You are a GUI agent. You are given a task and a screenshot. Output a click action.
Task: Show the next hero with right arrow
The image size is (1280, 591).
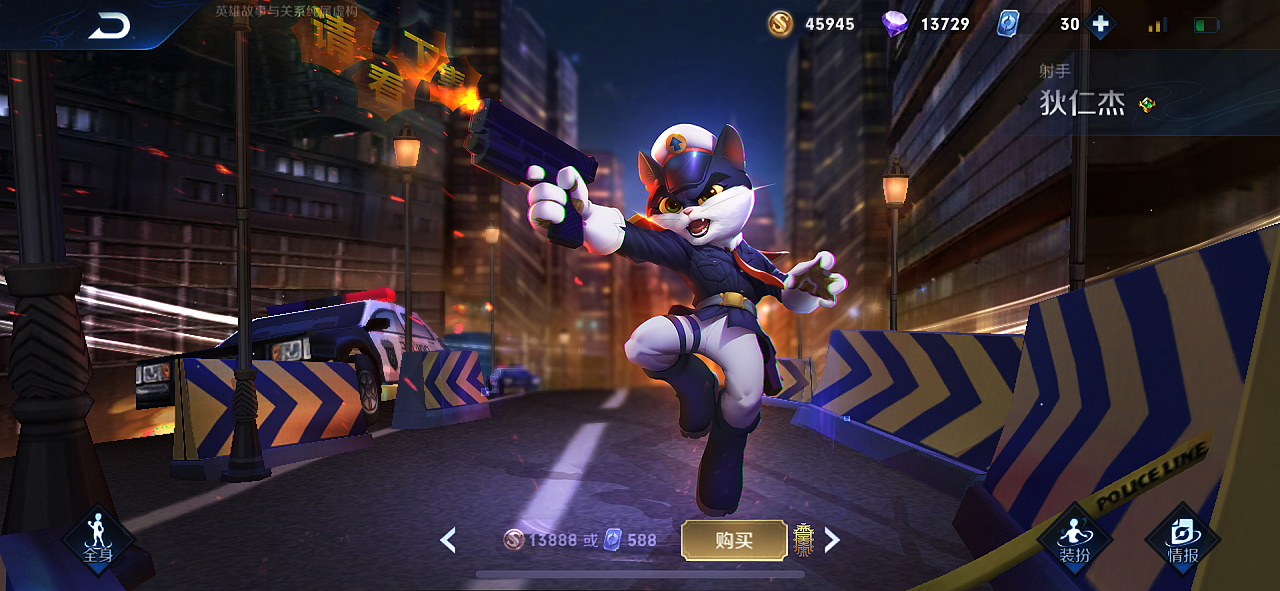click(x=831, y=540)
